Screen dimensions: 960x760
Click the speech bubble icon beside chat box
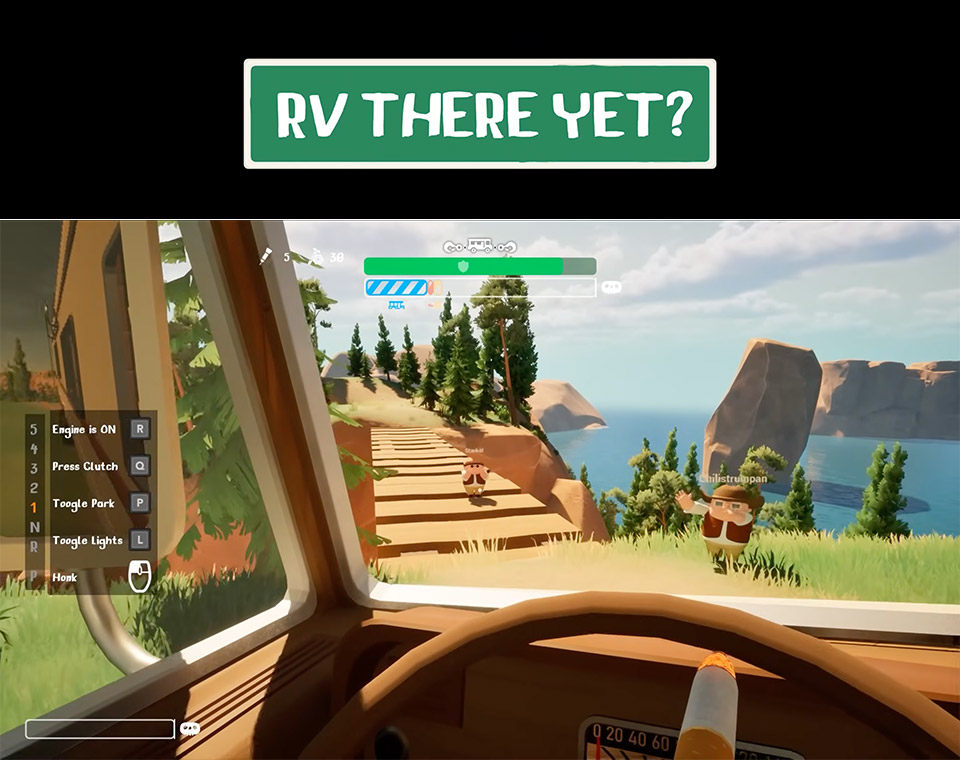coord(189,729)
